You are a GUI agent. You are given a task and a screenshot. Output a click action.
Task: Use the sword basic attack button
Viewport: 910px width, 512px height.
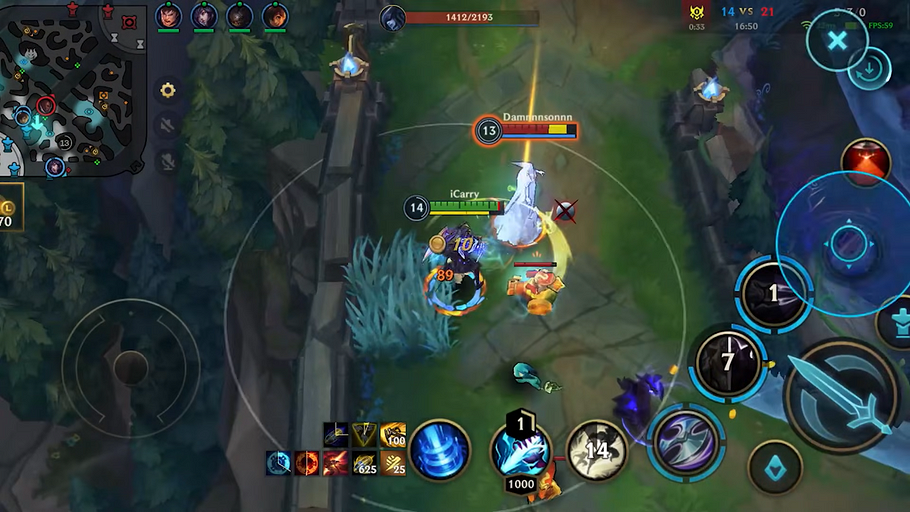(841, 396)
